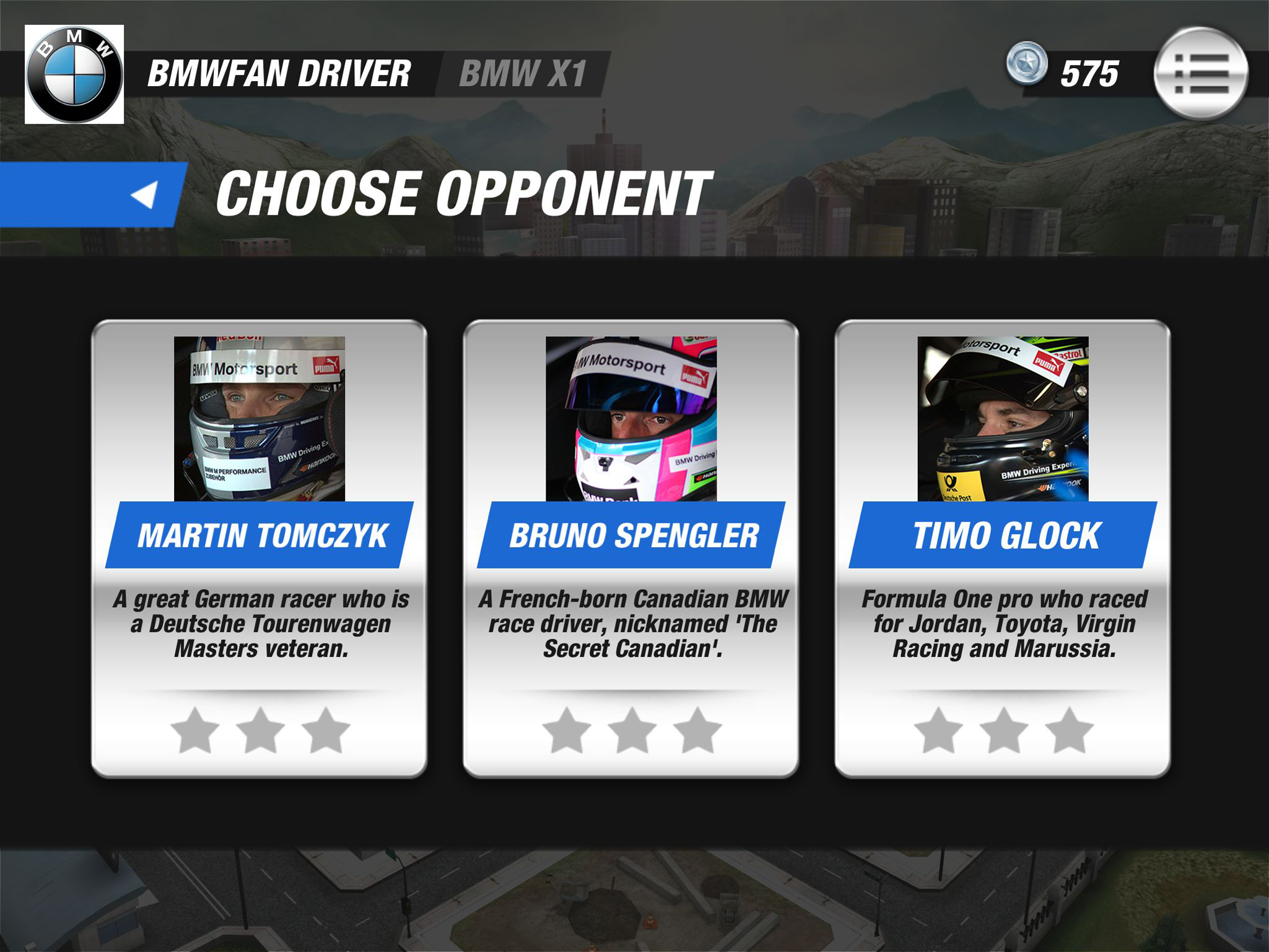Image resolution: width=1269 pixels, height=952 pixels.
Task: Select the BMWFAN DRIVER profile name
Action: coord(279,74)
